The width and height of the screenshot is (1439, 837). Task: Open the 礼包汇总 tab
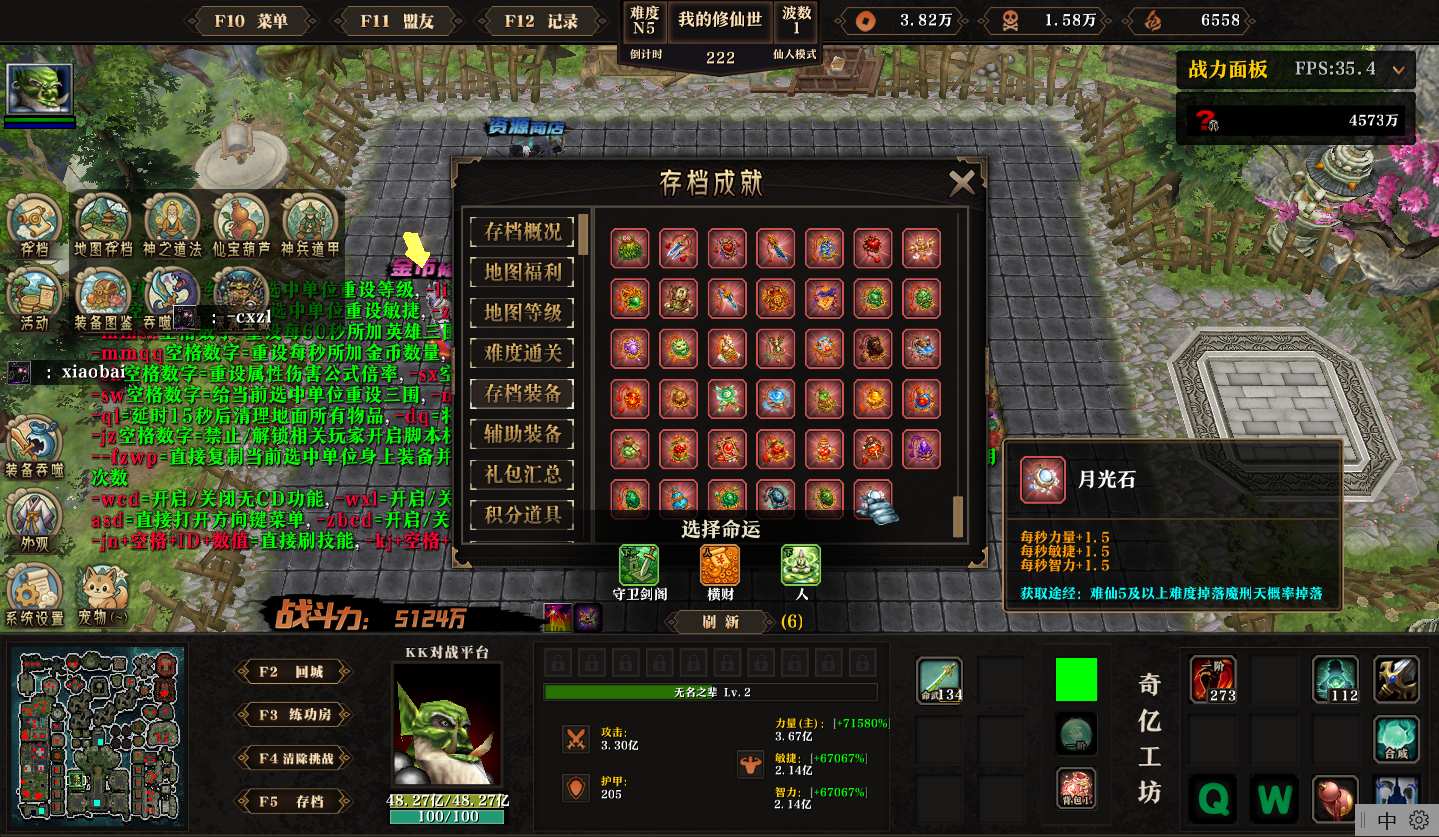click(522, 474)
